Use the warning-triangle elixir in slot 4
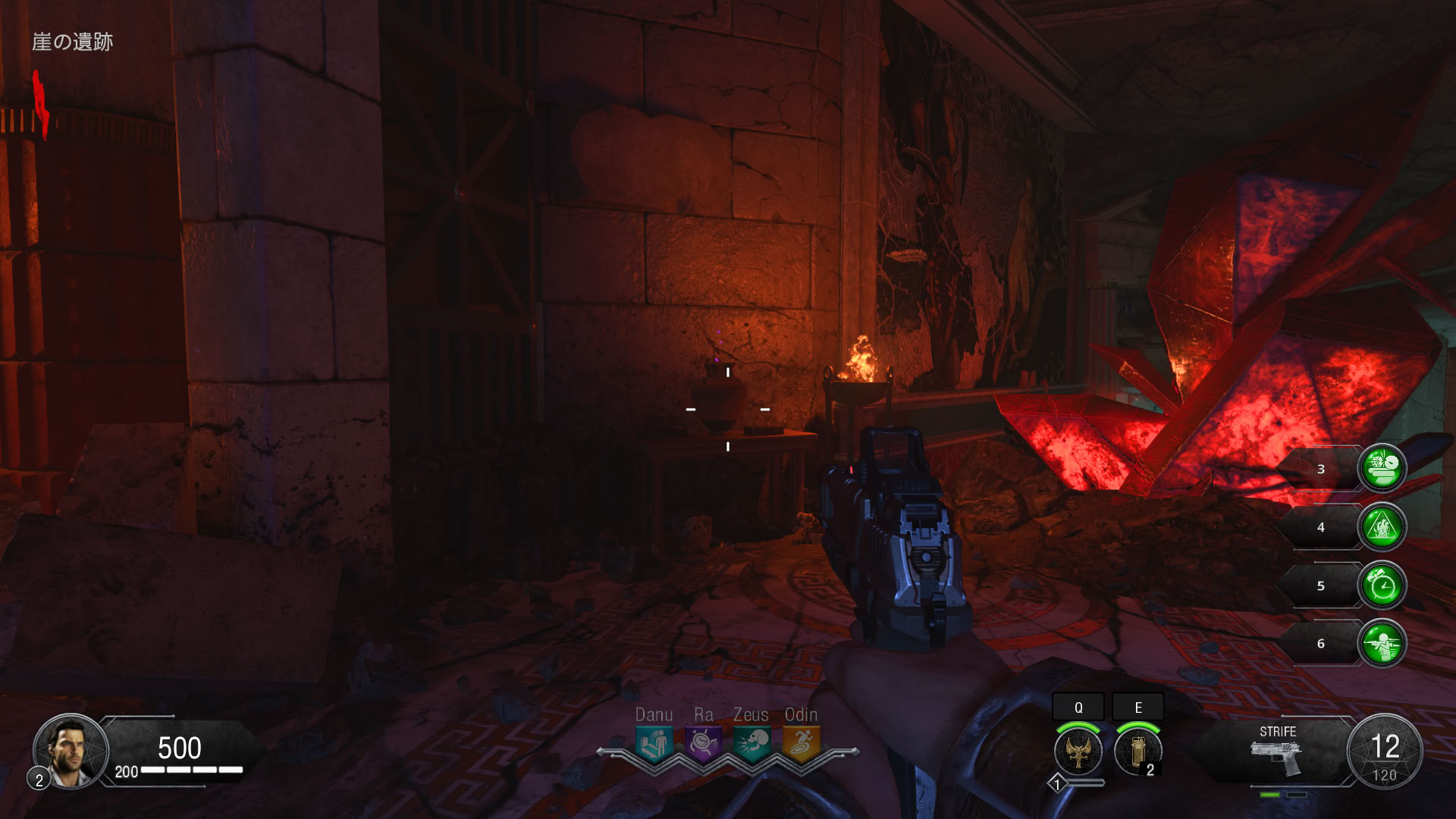Screen dimensions: 1456x819 pos(1382,527)
